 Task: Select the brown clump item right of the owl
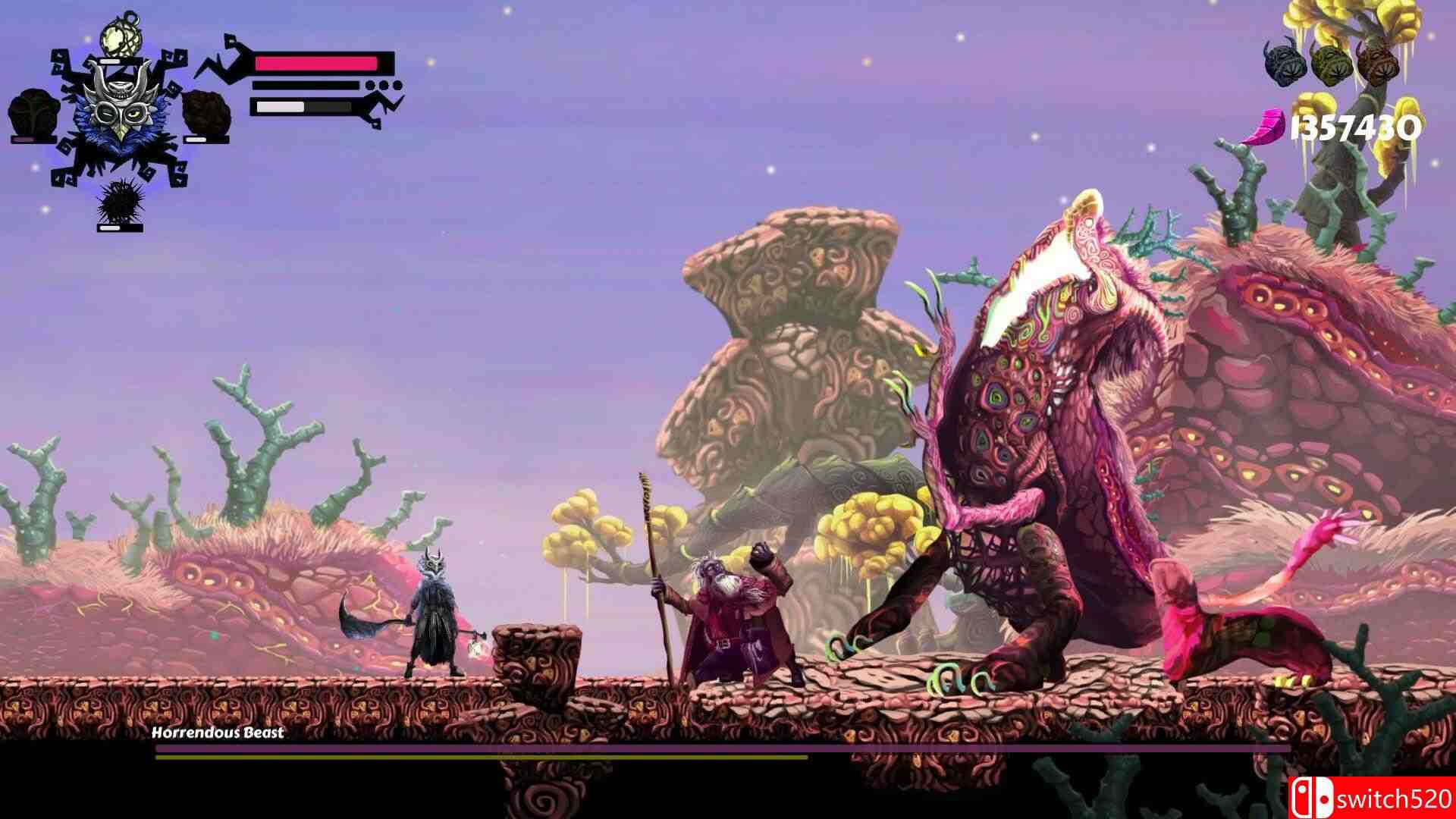click(x=206, y=114)
